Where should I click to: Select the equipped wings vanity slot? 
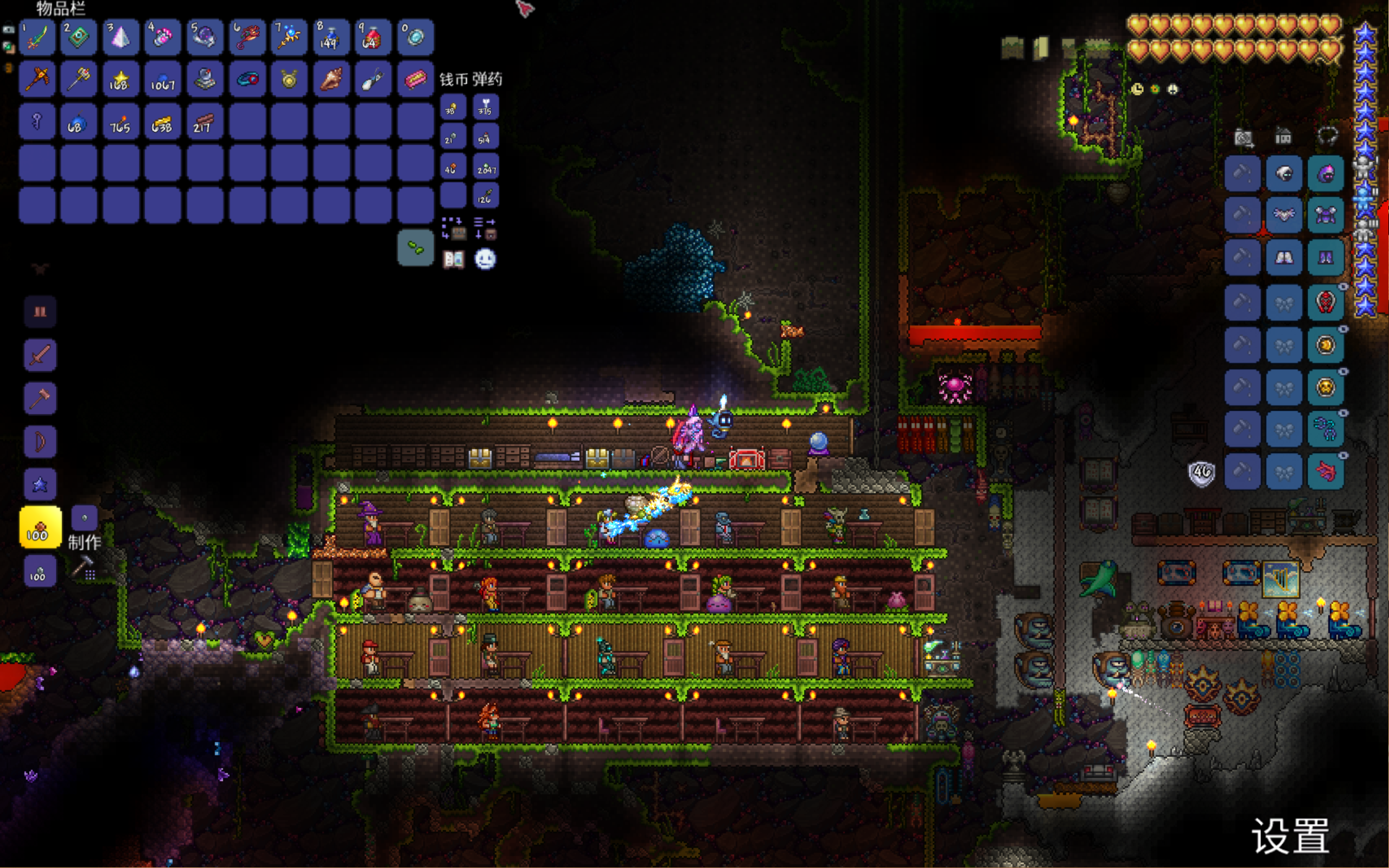point(1284,215)
